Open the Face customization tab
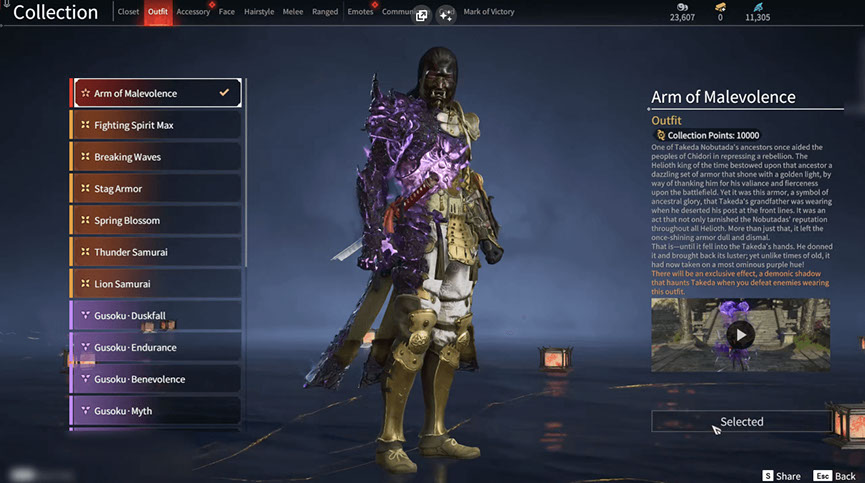 click(x=227, y=12)
